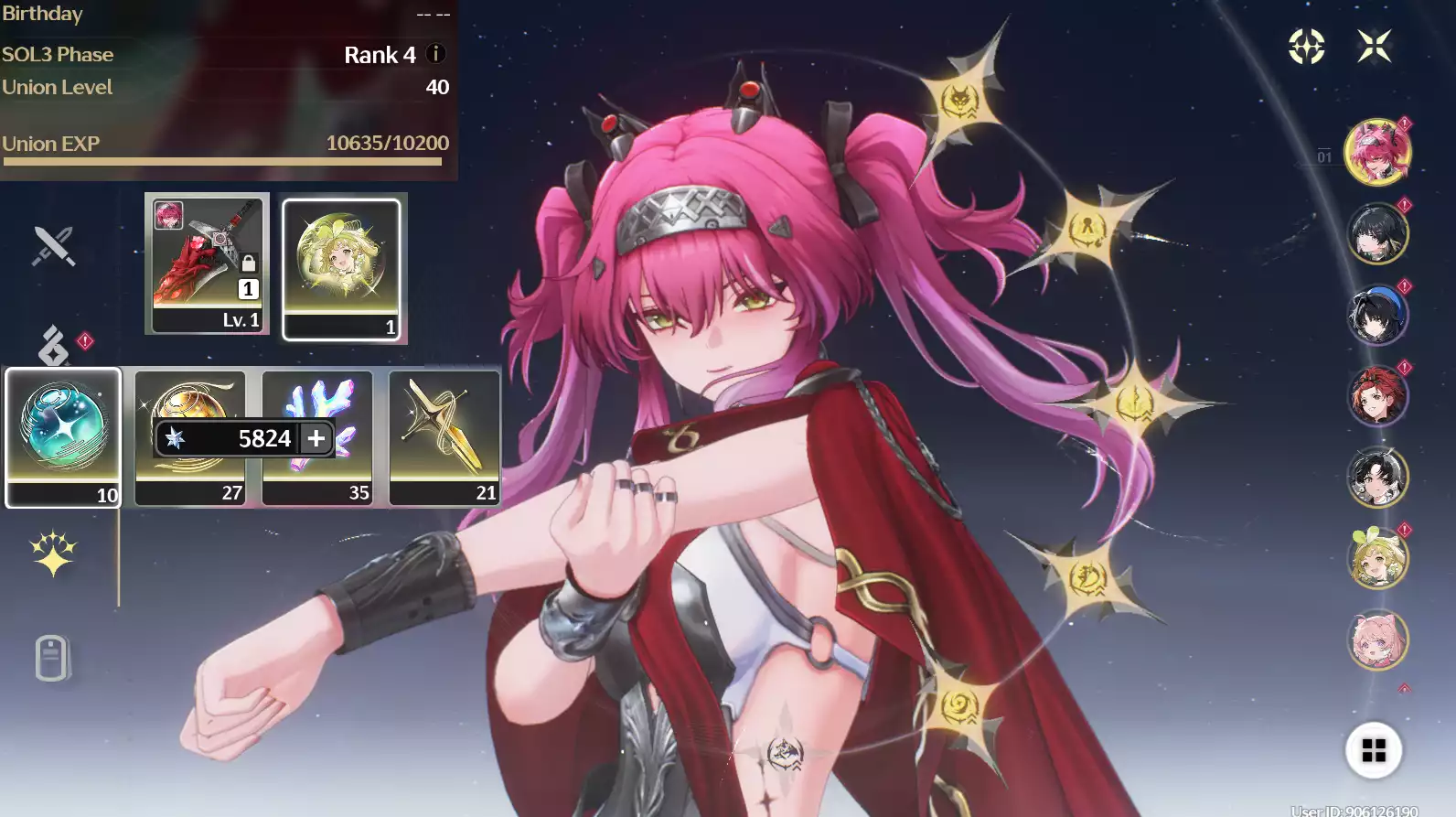This screenshot has height=817, width=1456.
Task: Select the pink cat-eared character portrait
Action: pyautogui.click(x=1376, y=640)
